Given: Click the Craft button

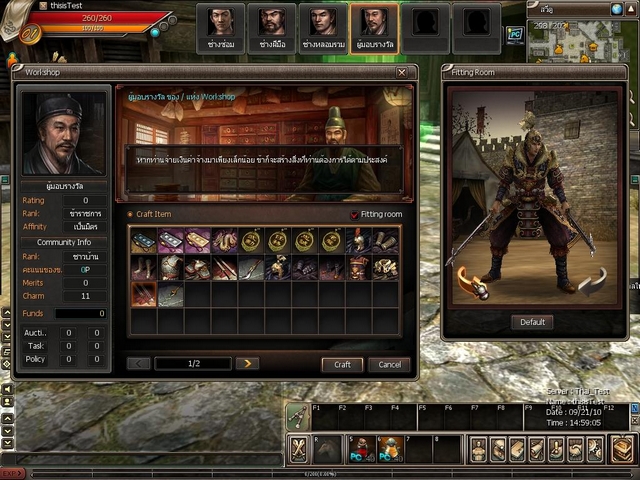Looking at the screenshot, I should pyautogui.click(x=342, y=364).
